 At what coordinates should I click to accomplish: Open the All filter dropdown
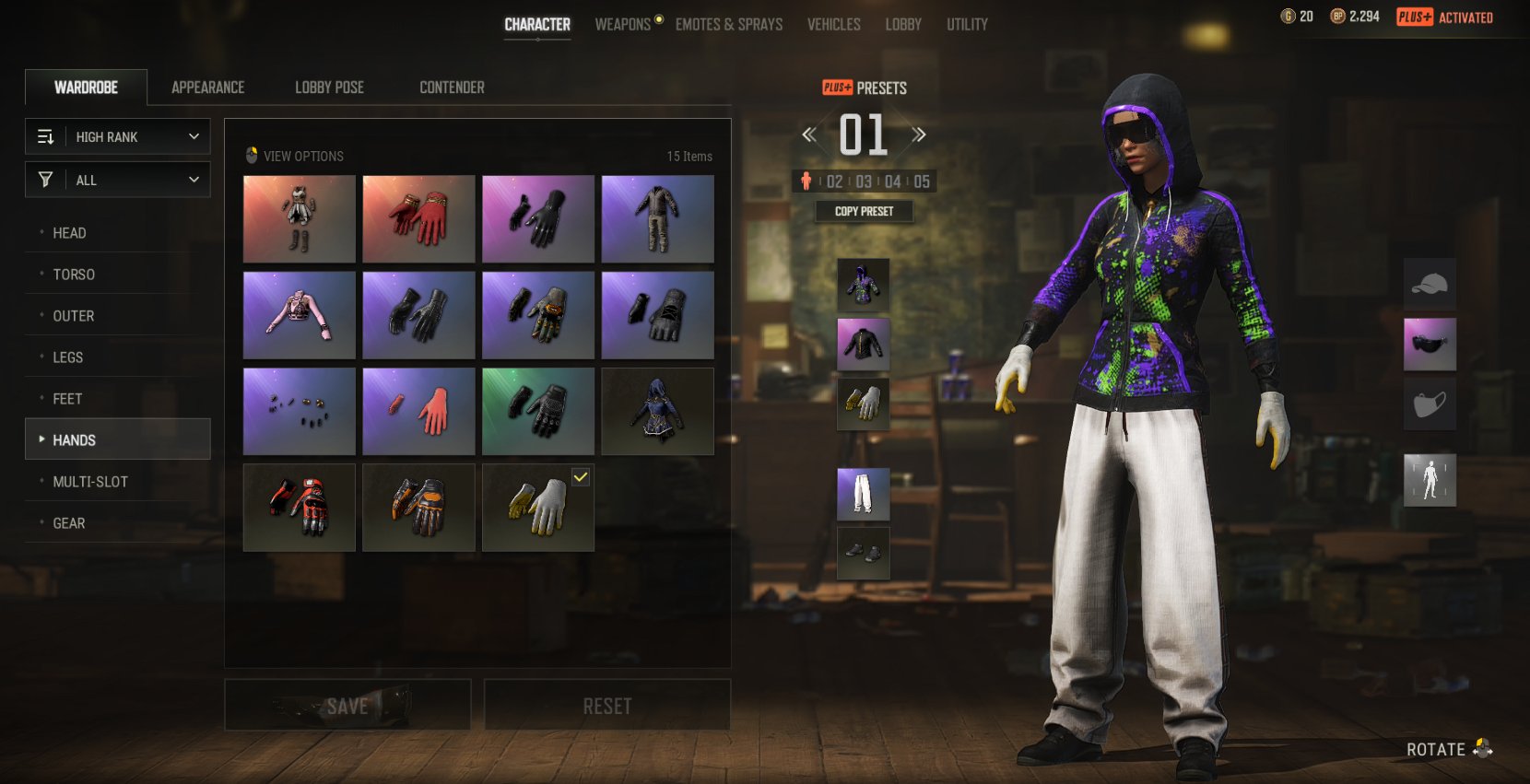pos(118,181)
